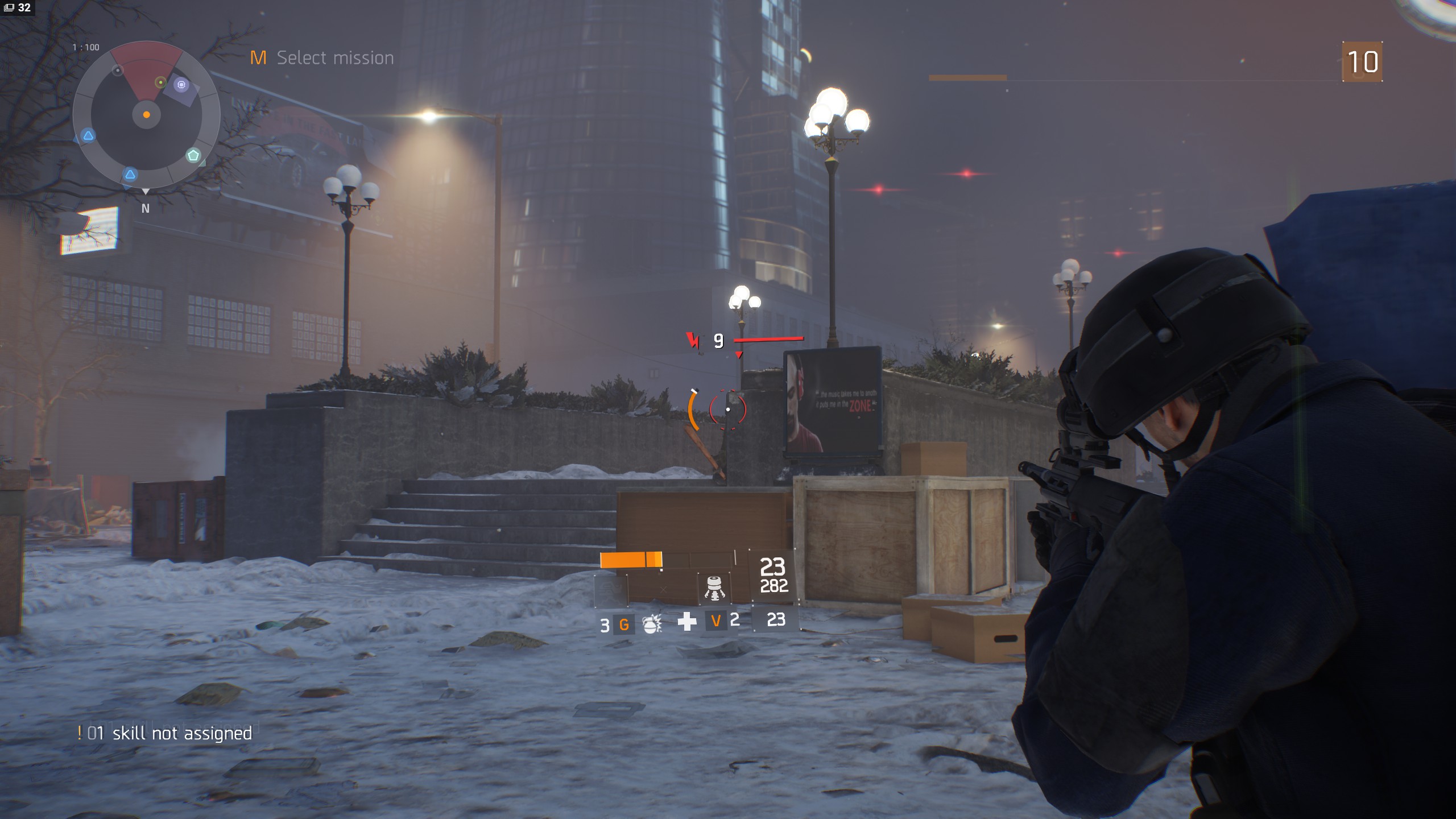
Task: Use the medkit cross icon
Action: point(687,621)
